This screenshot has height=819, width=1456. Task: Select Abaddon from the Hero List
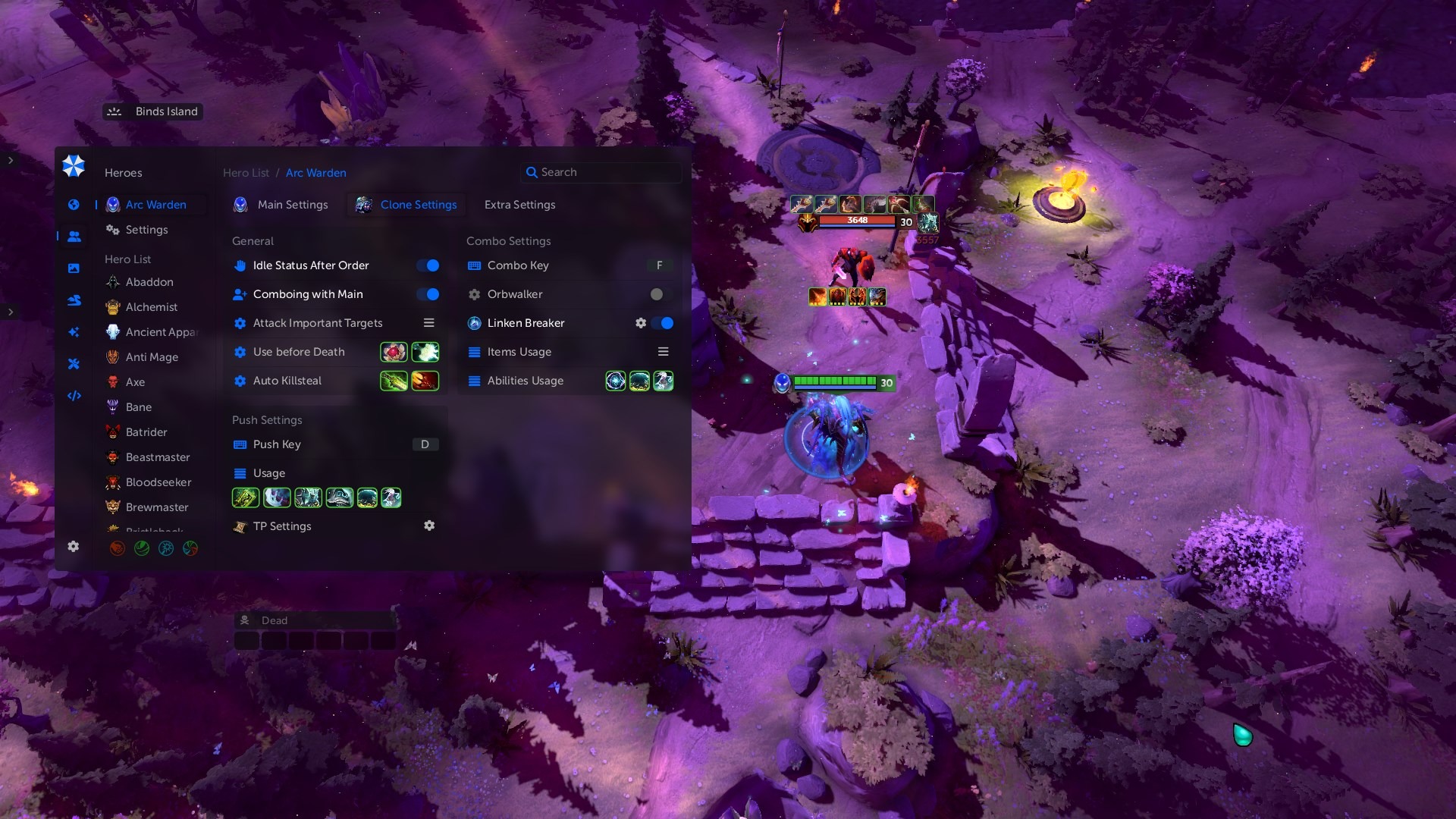click(x=149, y=282)
